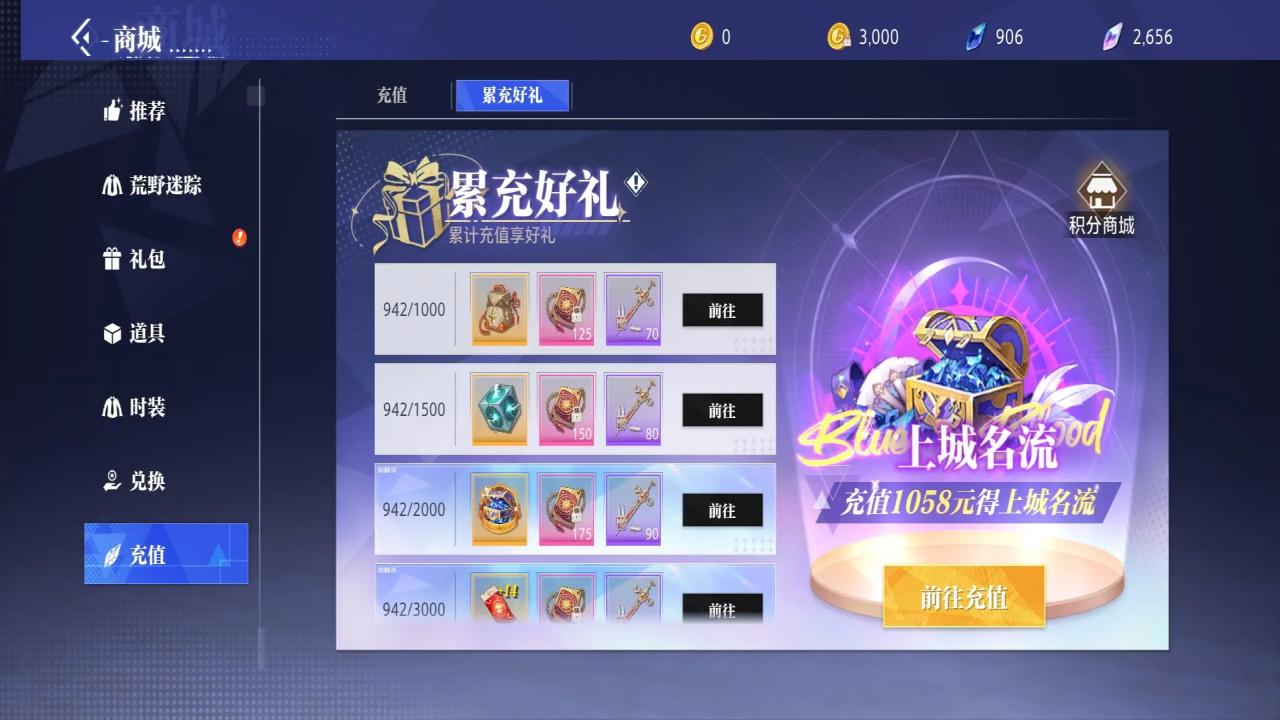Switch to the 累充好礼 tab
Image resolution: width=1280 pixels, height=720 pixels.
tap(513, 95)
